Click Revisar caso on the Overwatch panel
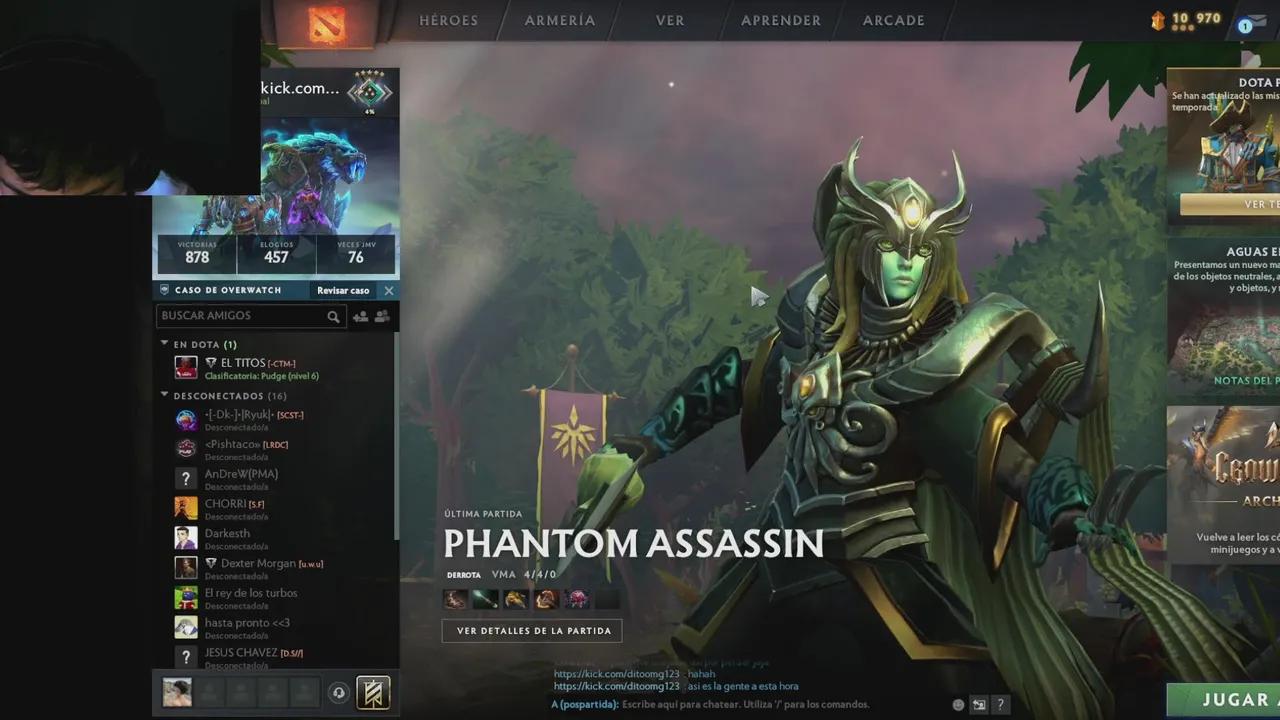The image size is (1280, 720). click(343, 290)
